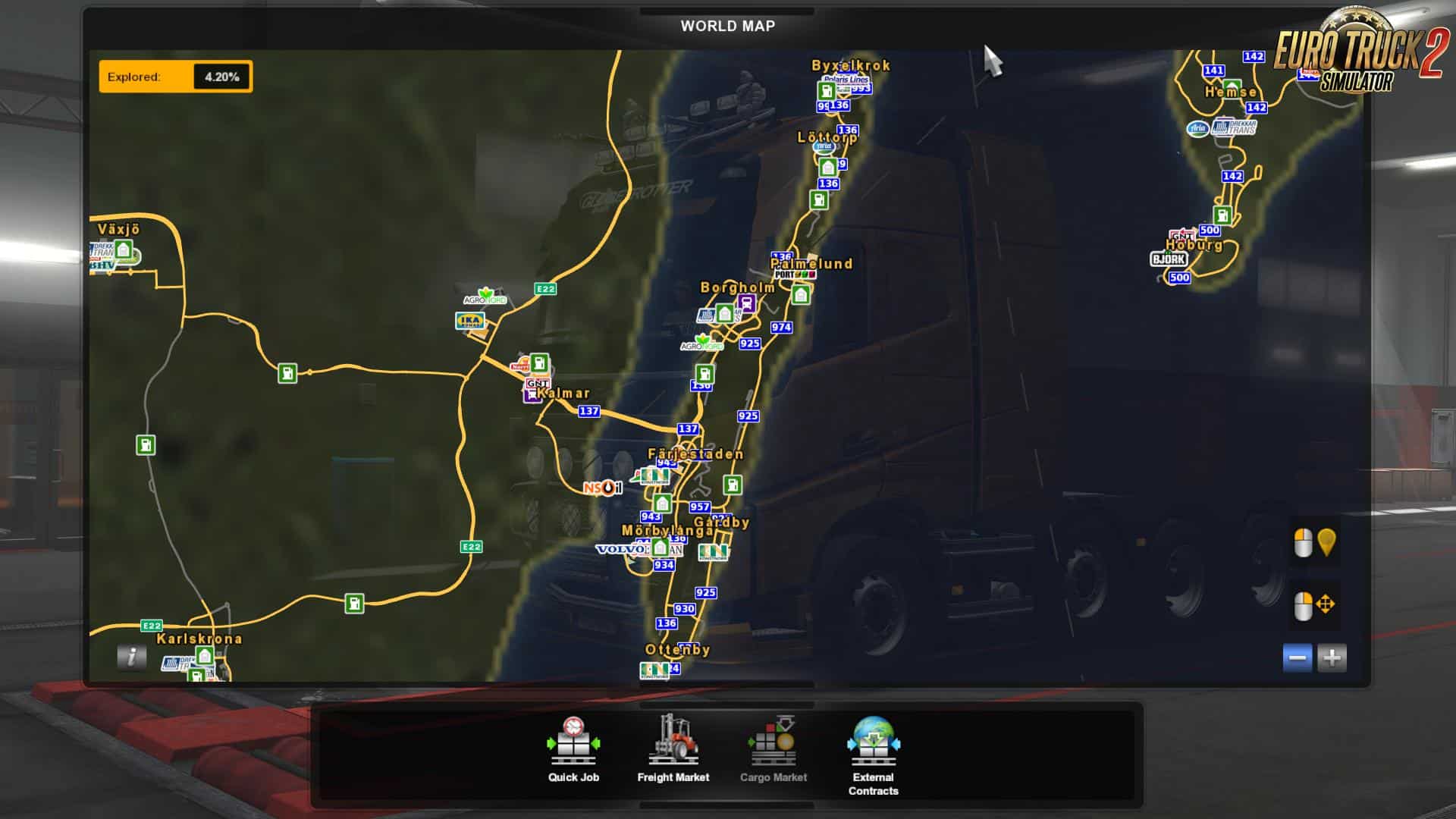The image size is (1456, 819).
Task: Select the Växjö city label
Action: click(119, 229)
